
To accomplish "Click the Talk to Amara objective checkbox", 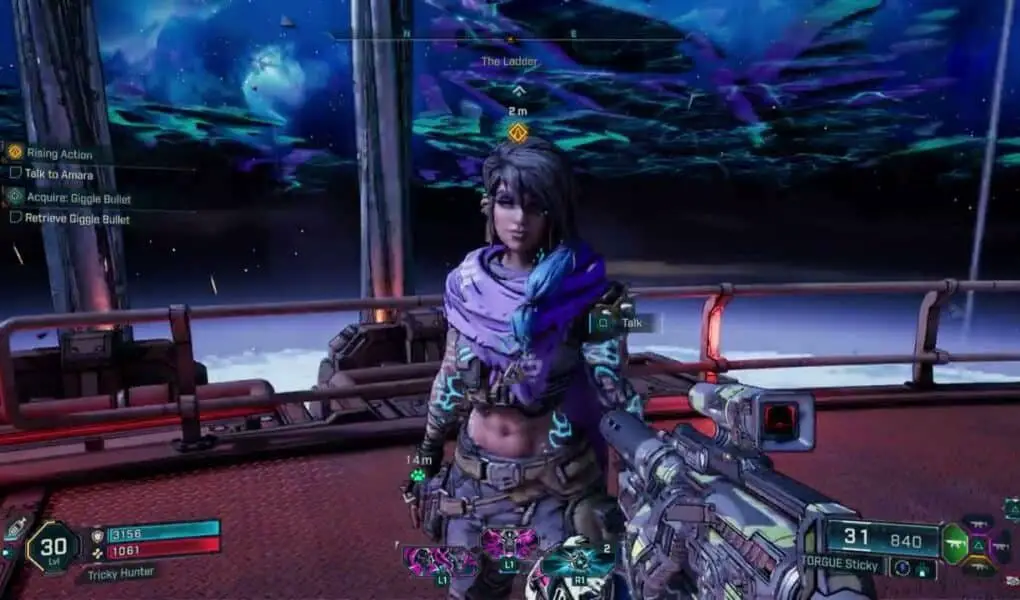I will 15,173.
